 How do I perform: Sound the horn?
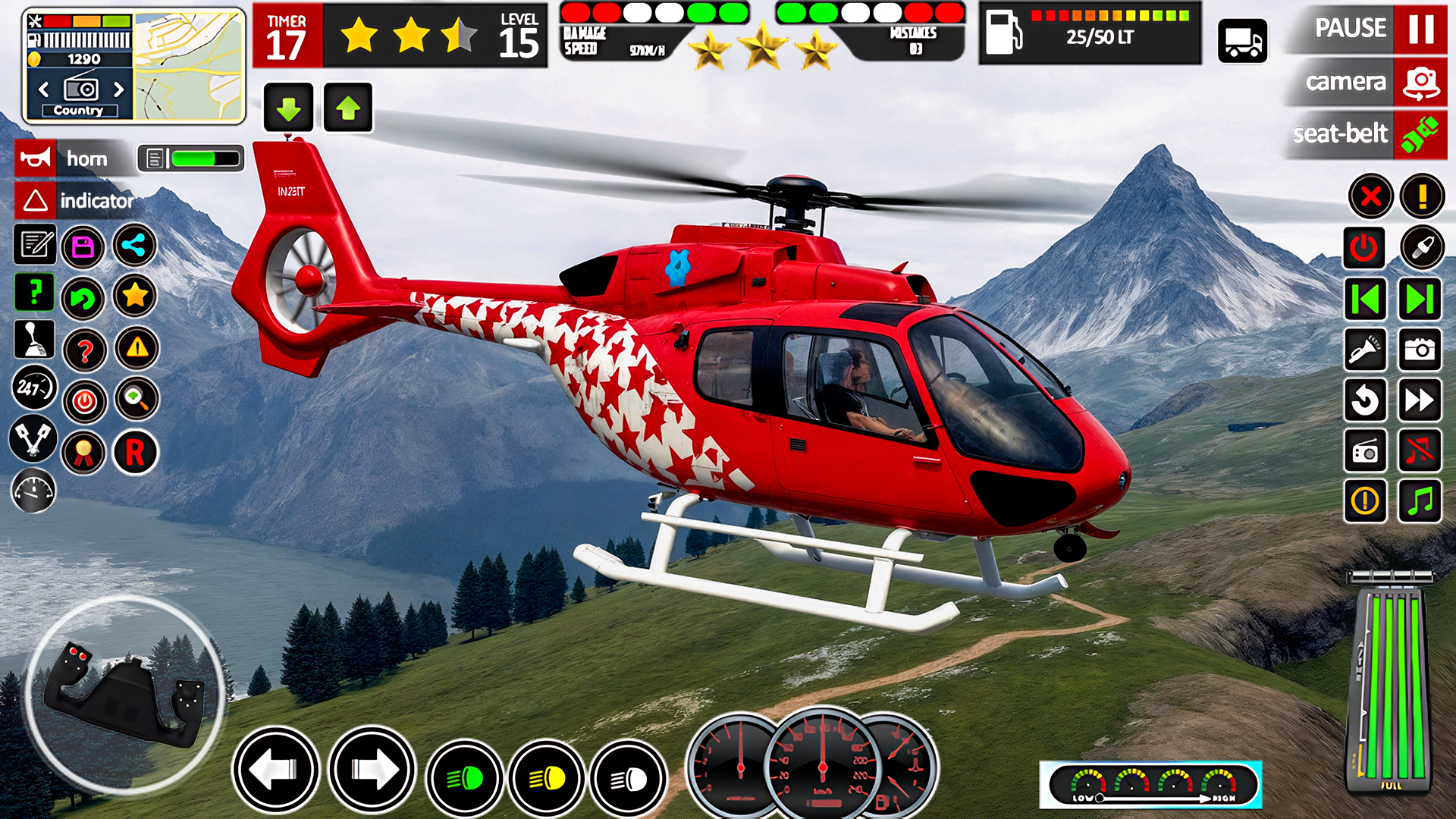[x=36, y=158]
